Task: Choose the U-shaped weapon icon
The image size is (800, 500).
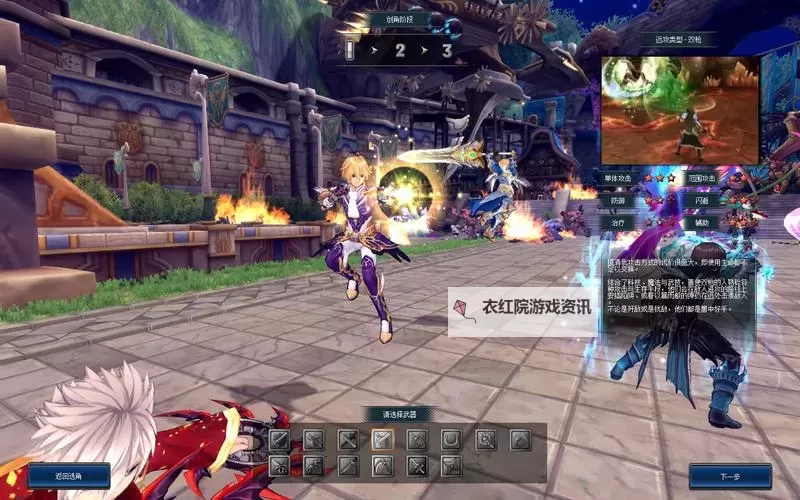Action: [452, 439]
